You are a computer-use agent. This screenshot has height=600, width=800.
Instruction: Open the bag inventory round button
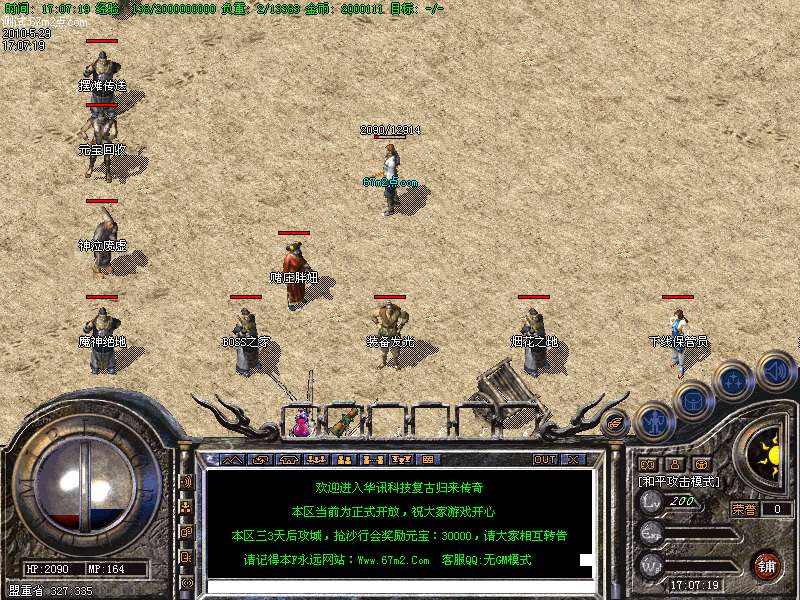coord(693,400)
